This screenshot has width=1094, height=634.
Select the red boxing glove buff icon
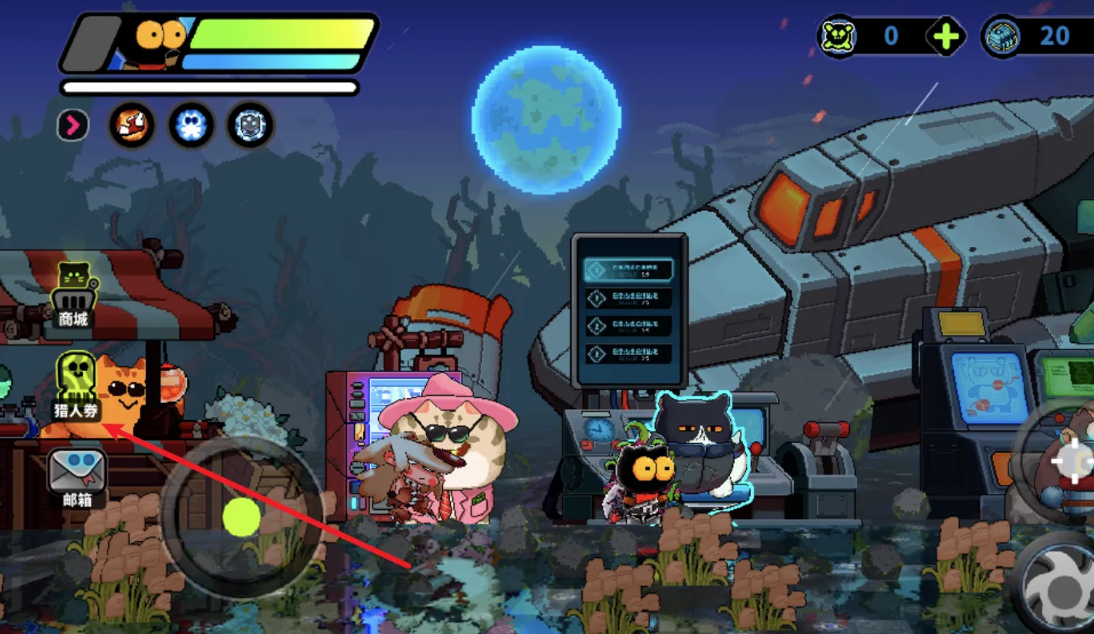[x=132, y=125]
